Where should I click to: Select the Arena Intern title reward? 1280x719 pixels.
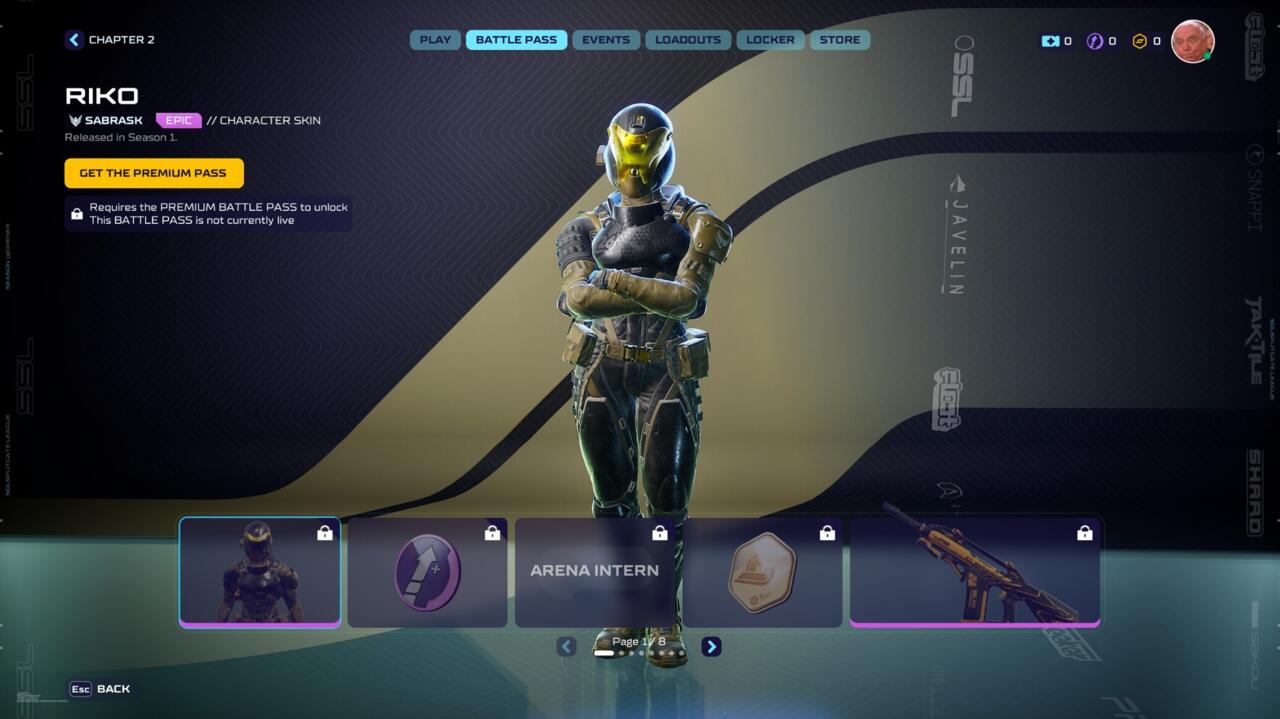pos(595,572)
